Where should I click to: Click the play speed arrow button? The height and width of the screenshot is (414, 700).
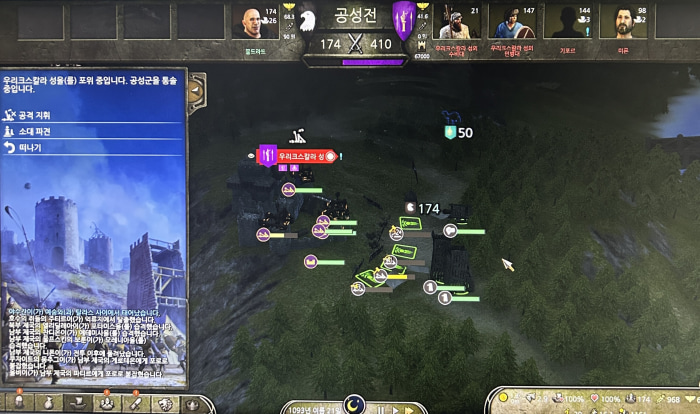click(x=396, y=408)
